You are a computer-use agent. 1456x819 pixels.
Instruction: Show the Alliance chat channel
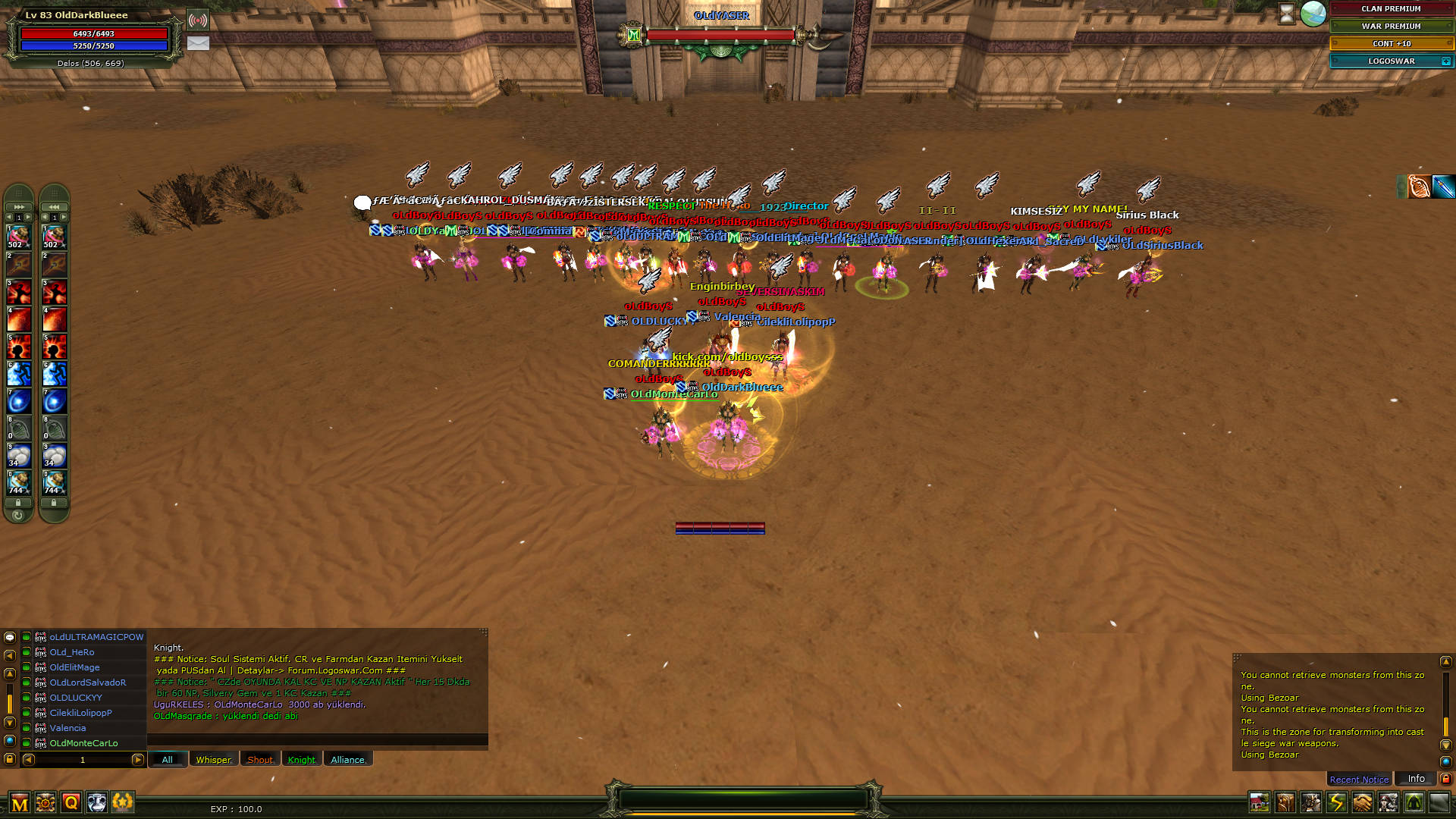(347, 759)
